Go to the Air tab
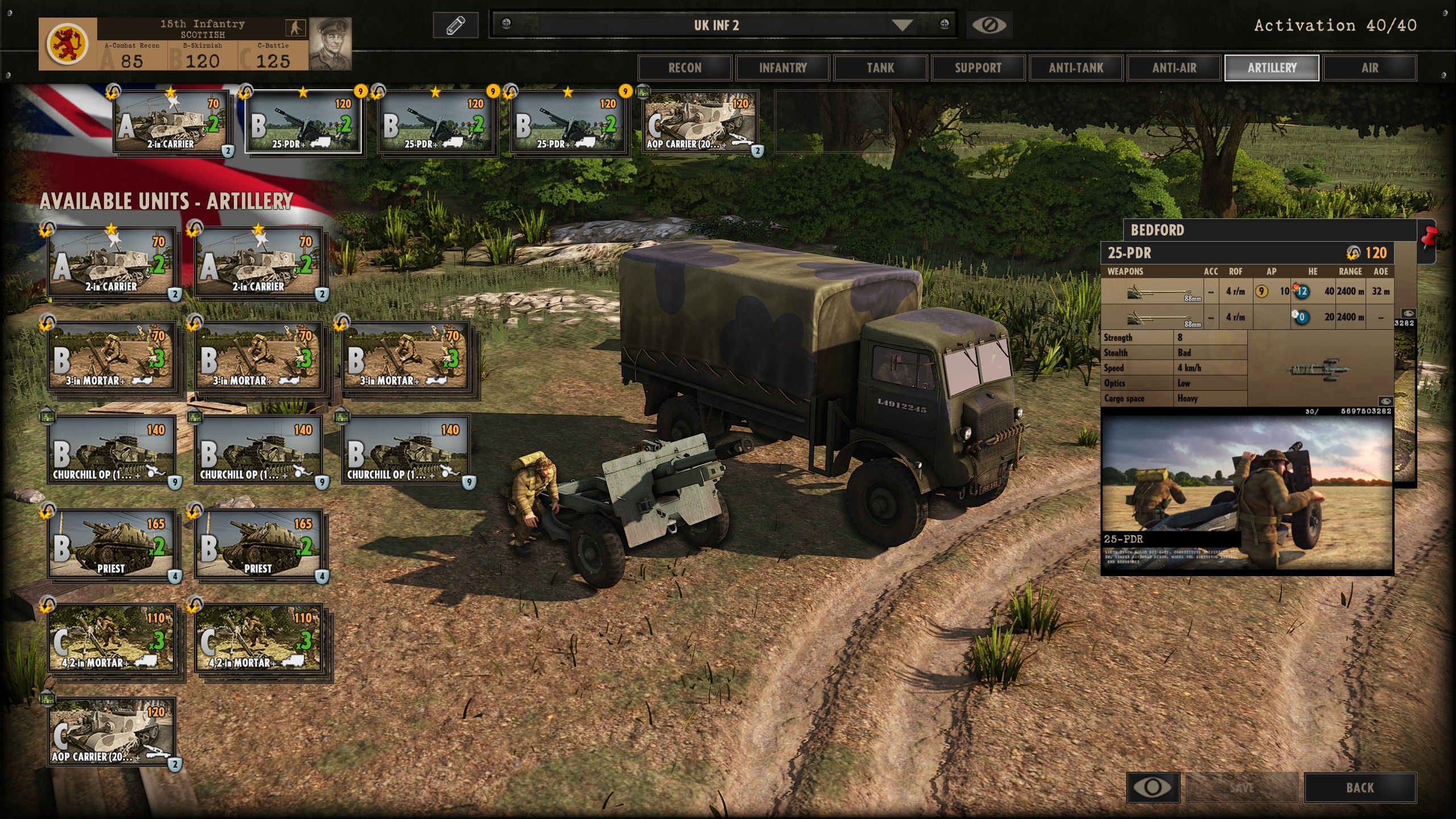Screen dimensions: 1456x819 click(1370, 68)
